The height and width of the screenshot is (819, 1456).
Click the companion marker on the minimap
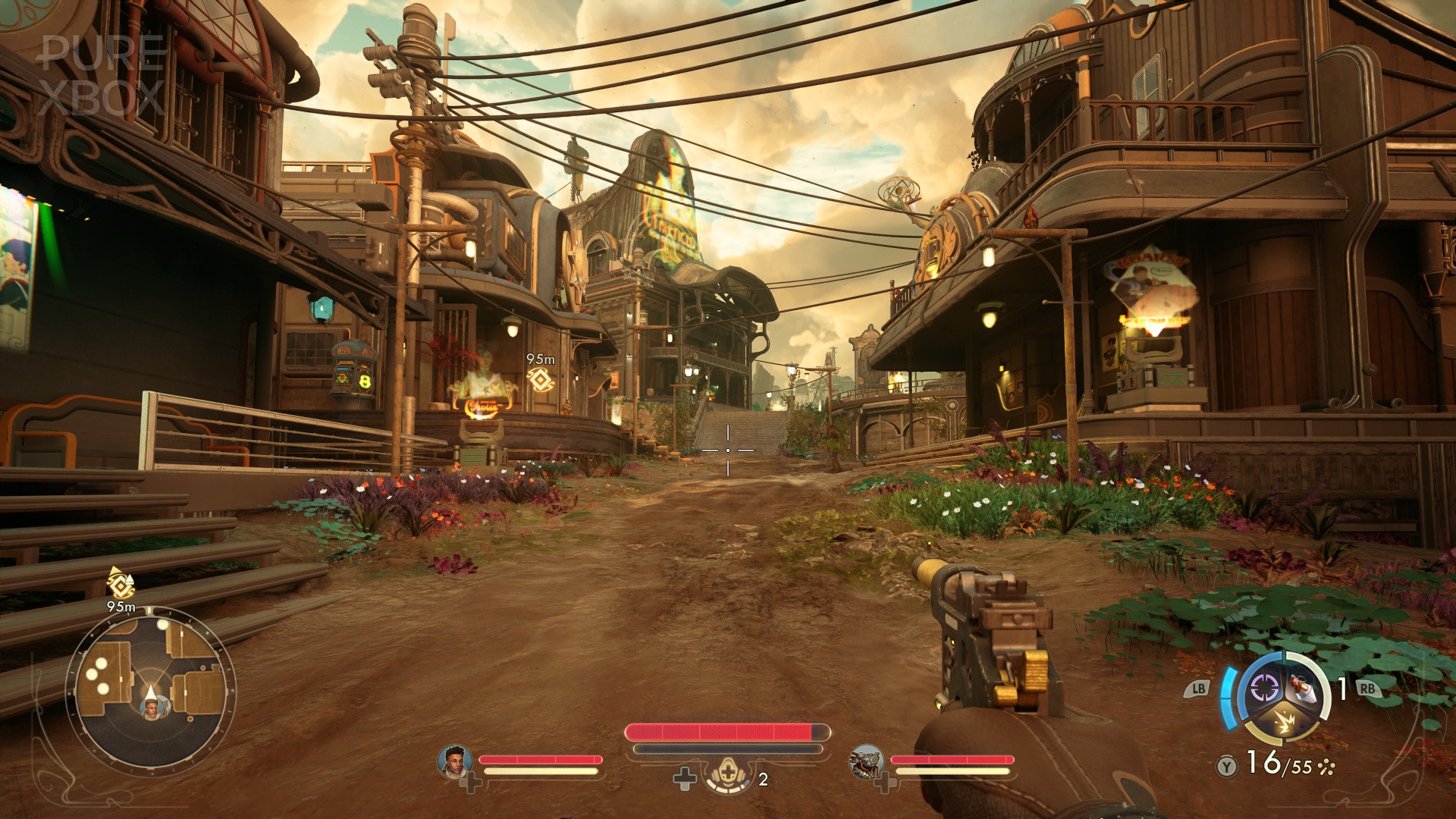tap(152, 708)
